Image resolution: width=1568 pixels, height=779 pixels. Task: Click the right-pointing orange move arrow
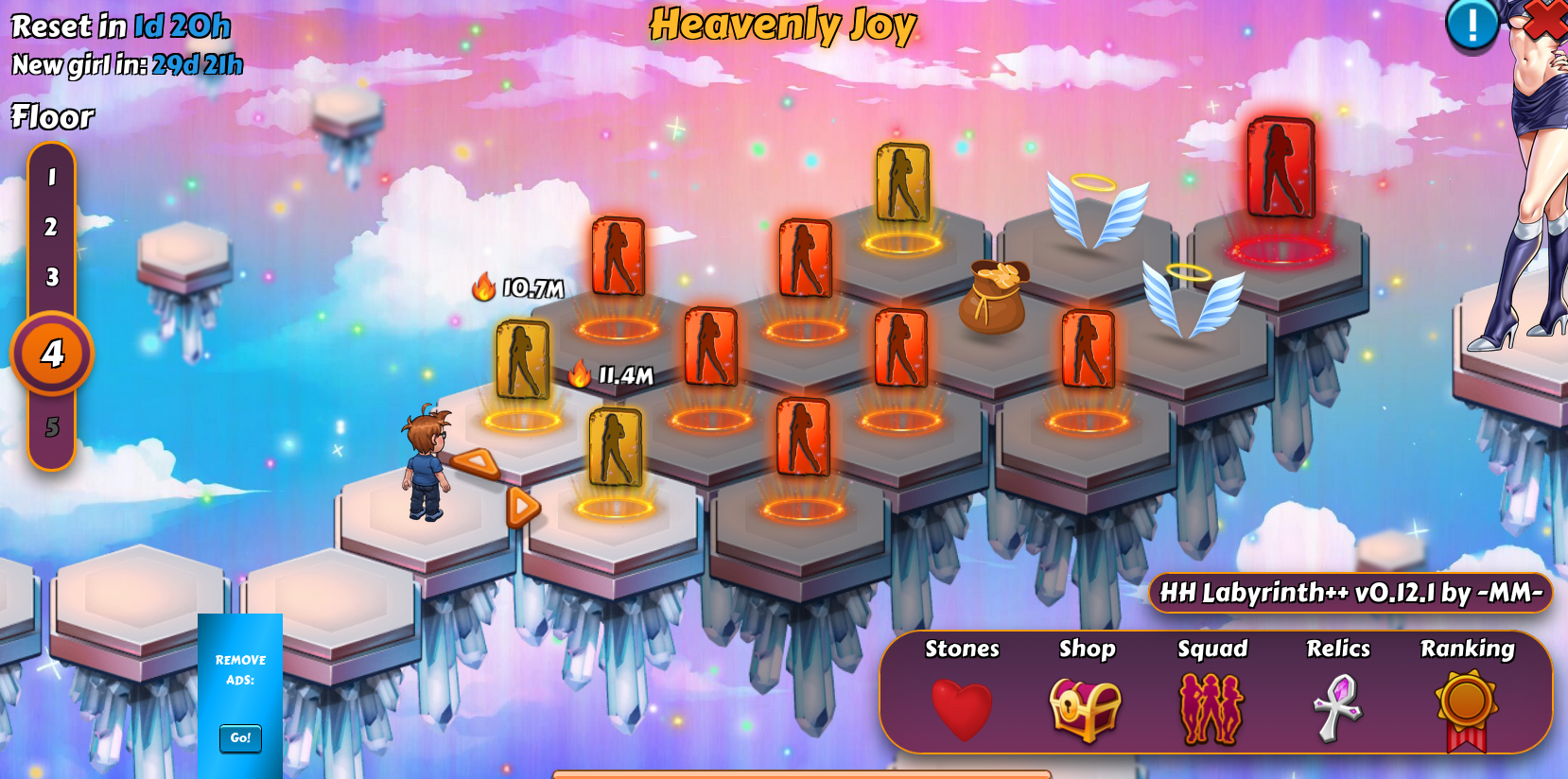[522, 507]
